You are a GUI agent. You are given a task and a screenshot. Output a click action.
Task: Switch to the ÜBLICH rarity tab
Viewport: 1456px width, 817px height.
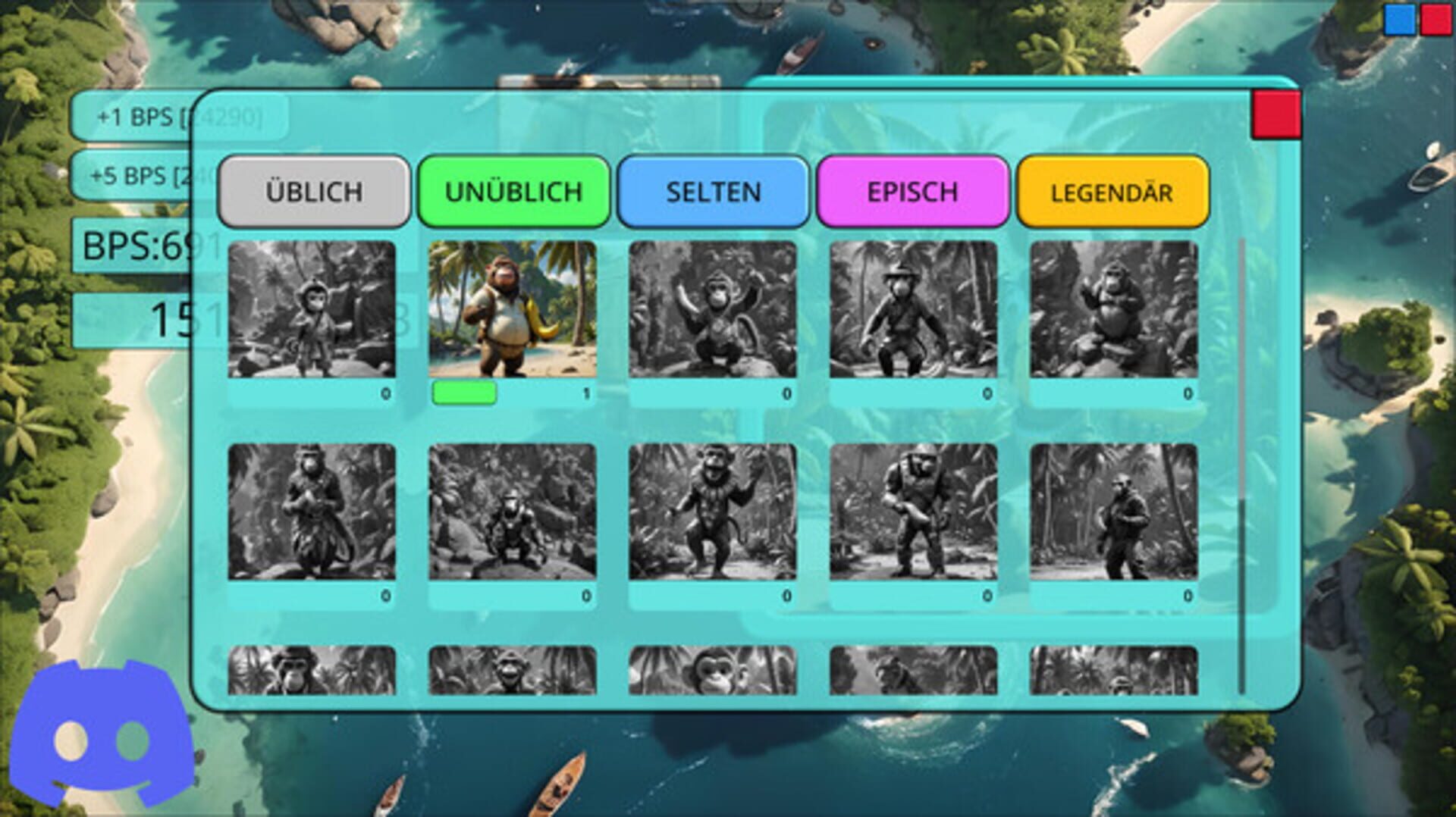313,191
